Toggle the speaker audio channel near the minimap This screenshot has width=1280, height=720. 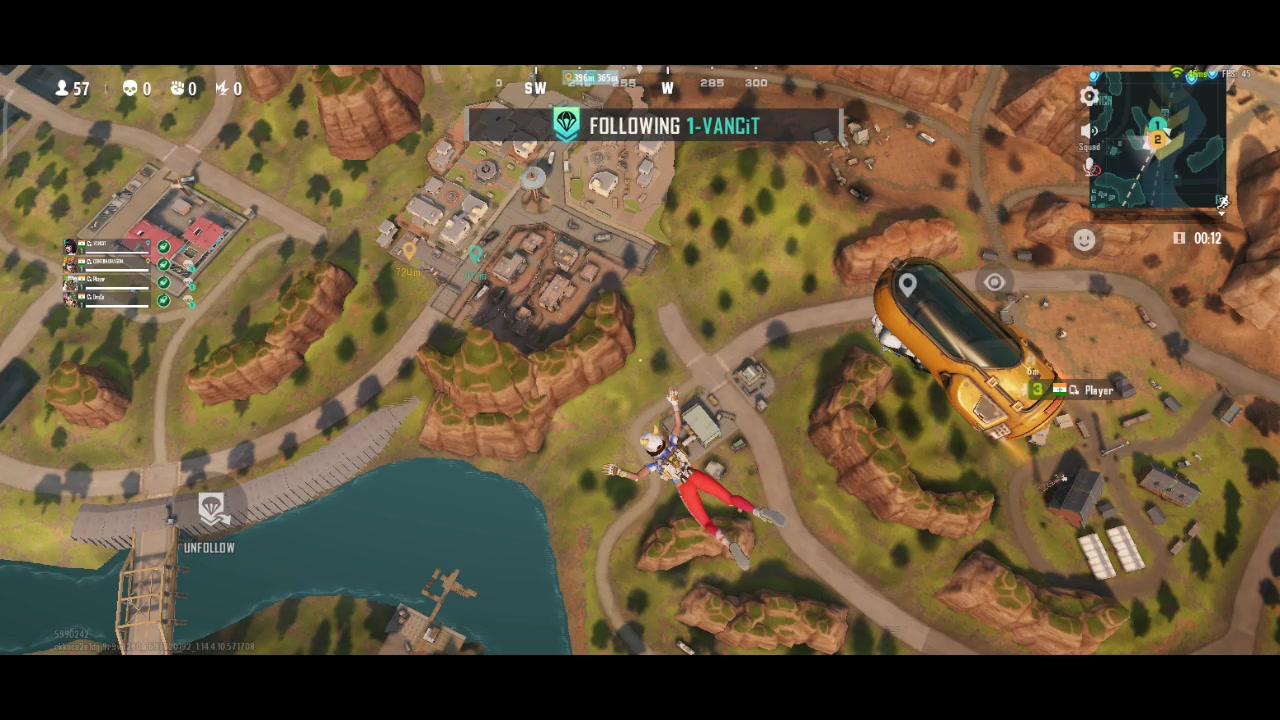pos(1088,129)
